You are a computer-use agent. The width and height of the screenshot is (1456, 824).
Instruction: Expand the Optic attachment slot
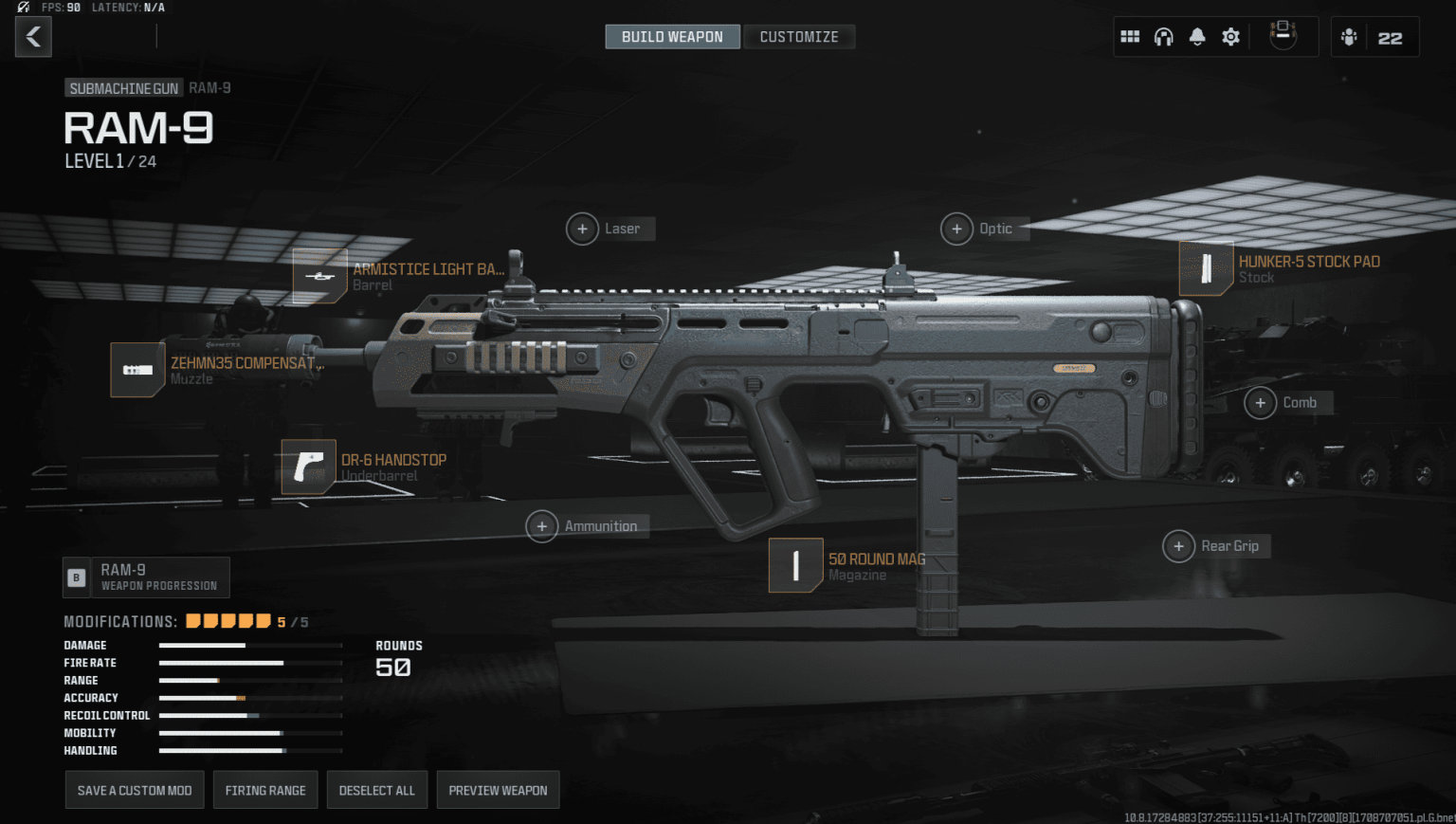click(x=957, y=229)
